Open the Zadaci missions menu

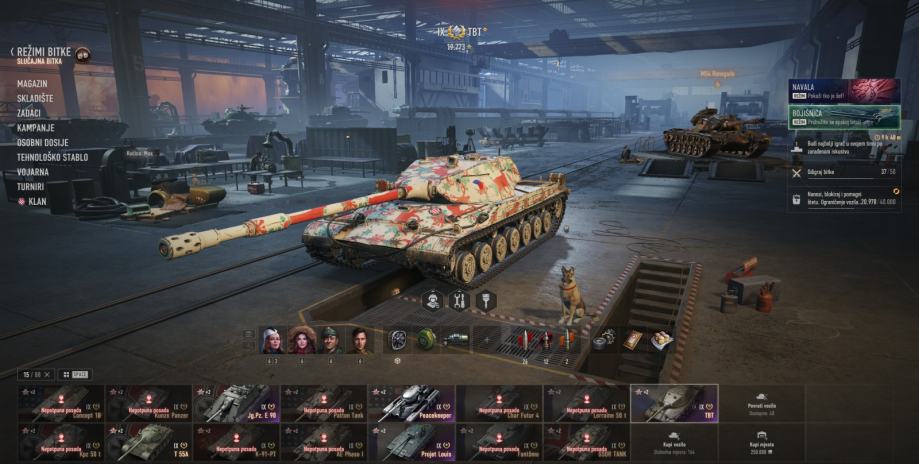click(31, 113)
